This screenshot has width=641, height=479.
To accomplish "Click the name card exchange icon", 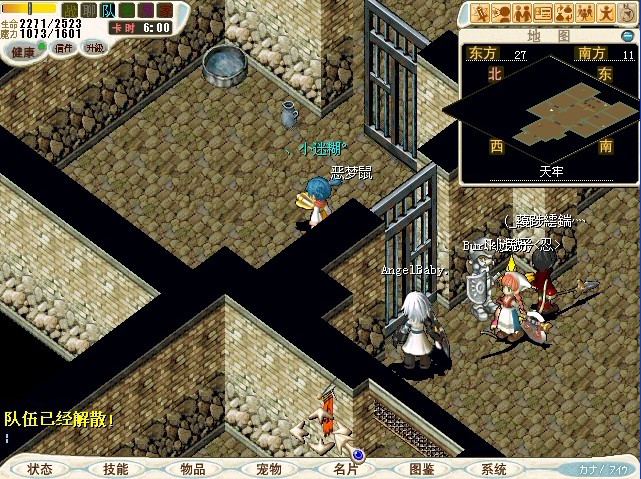I will pyautogui.click(x=543, y=13).
